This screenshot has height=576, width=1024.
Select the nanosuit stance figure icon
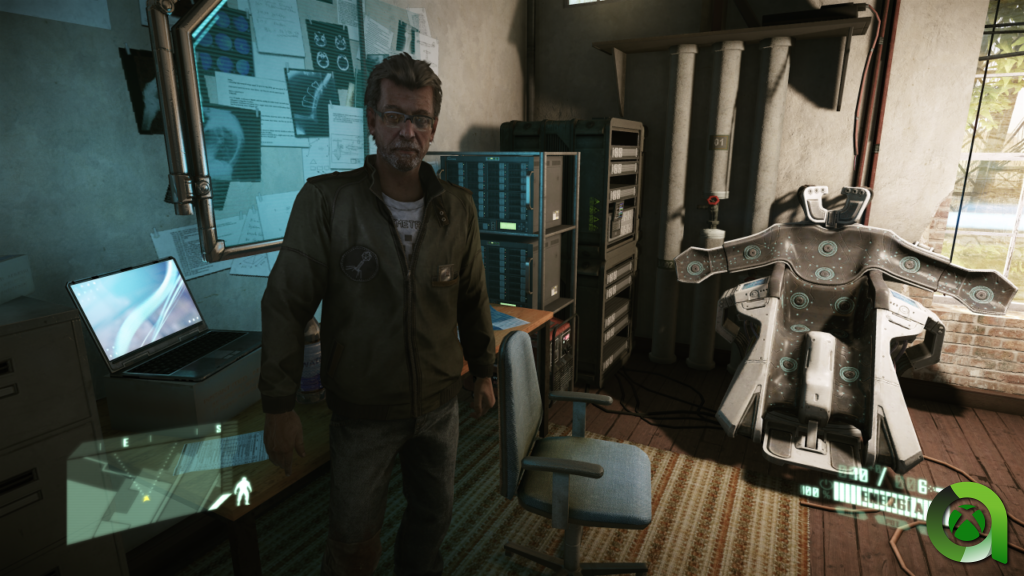pyautogui.click(x=242, y=490)
